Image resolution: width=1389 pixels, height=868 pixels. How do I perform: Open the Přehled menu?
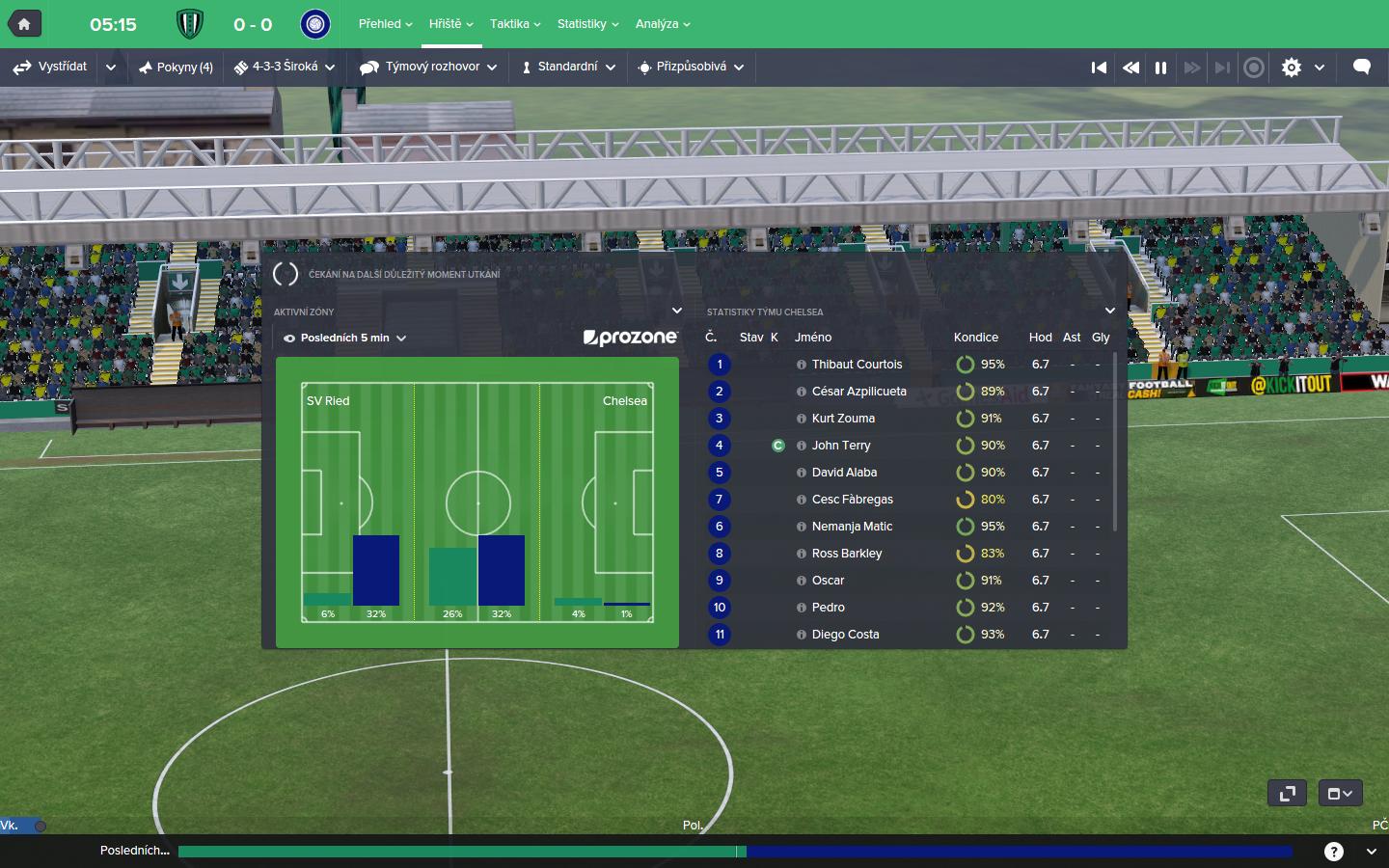[x=385, y=24]
